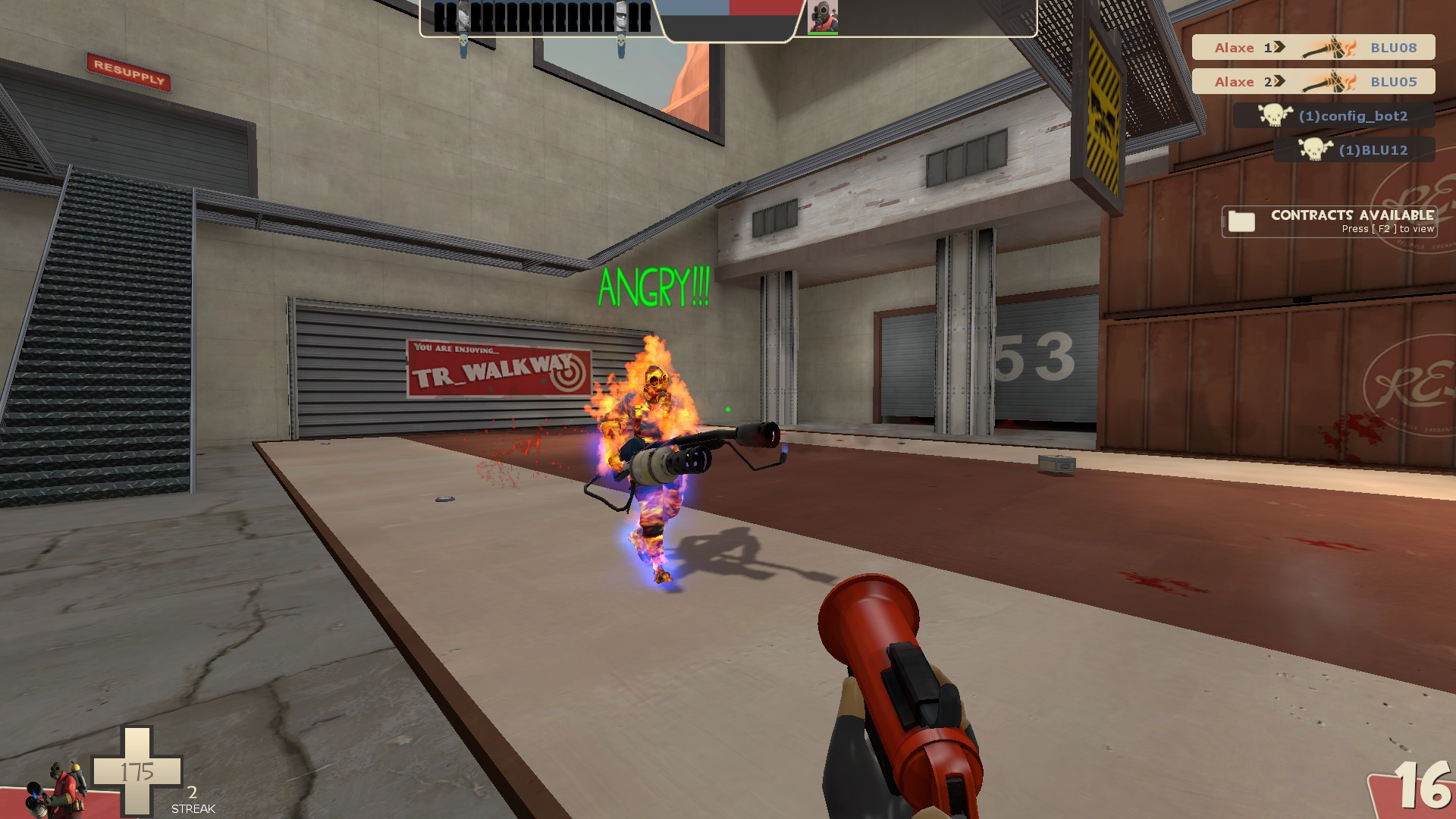Toggle the green health bar under the Pyro portrait
Viewport: 1456px width, 819px height.
coord(824,33)
